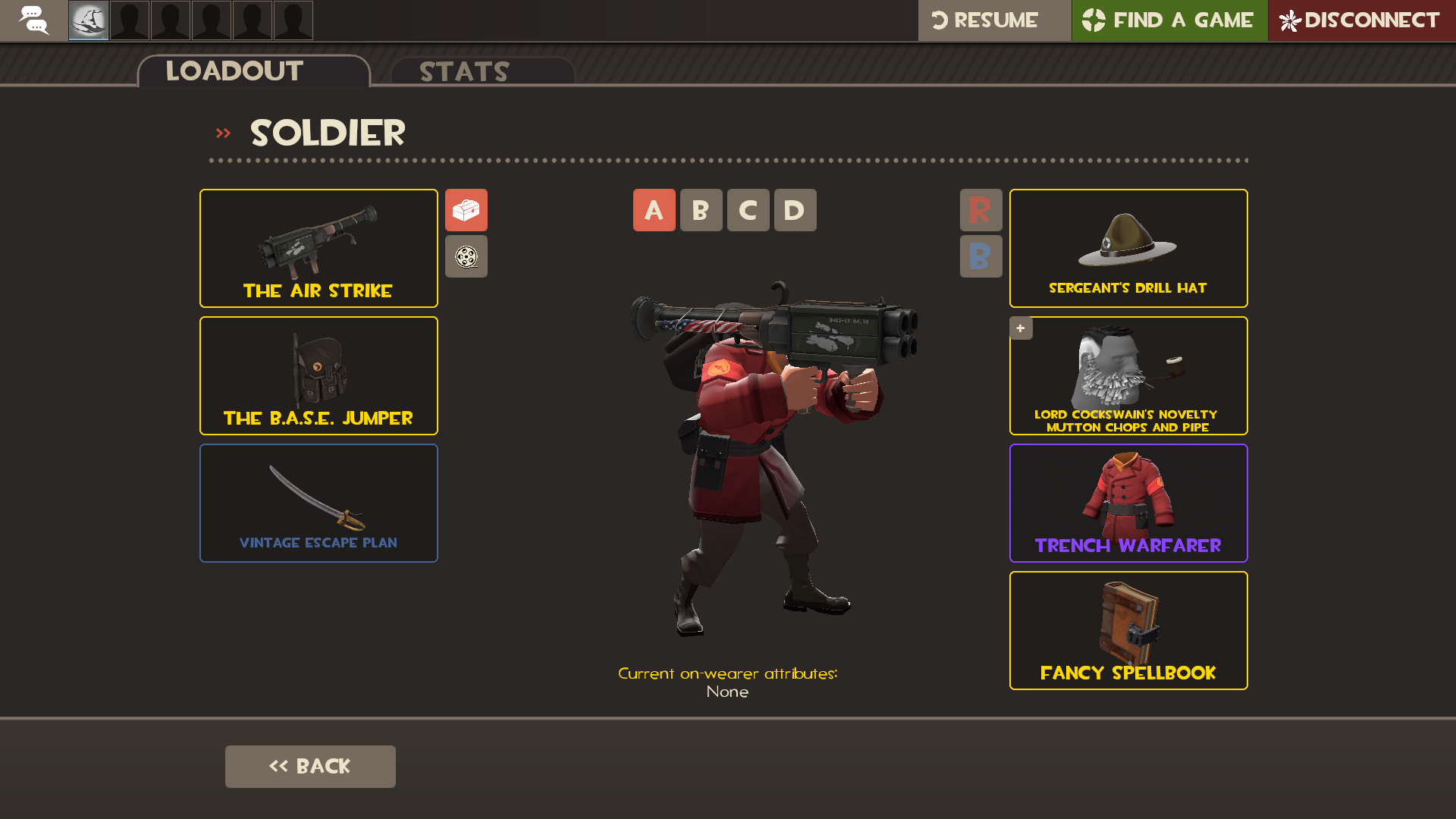Screen dimensions: 1456x819
Task: Toggle BLU team preview with the B button
Action: point(981,256)
